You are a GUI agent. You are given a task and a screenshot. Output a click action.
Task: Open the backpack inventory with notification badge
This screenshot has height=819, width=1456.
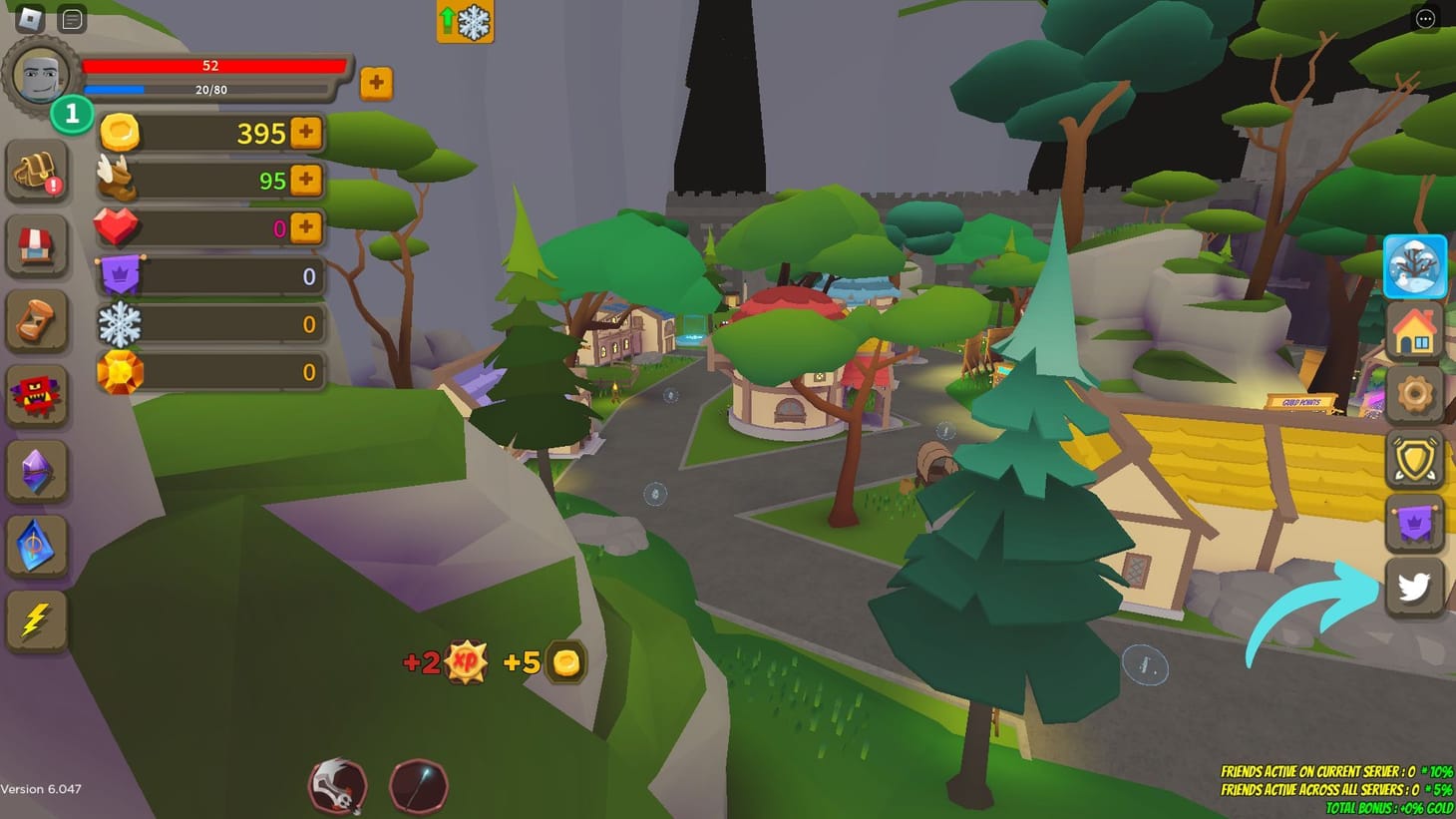tap(38, 170)
